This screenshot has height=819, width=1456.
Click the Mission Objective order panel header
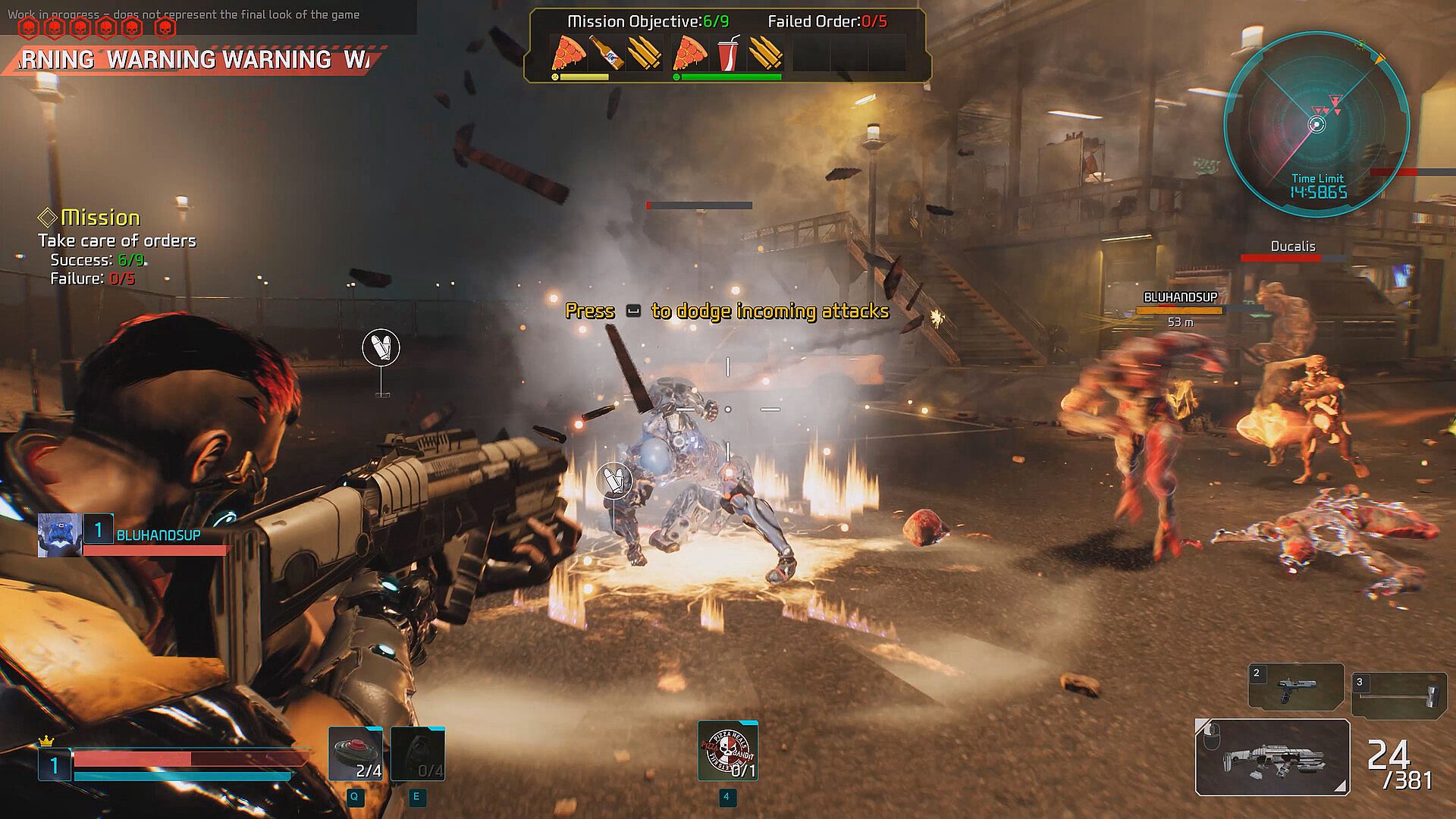tap(648, 21)
